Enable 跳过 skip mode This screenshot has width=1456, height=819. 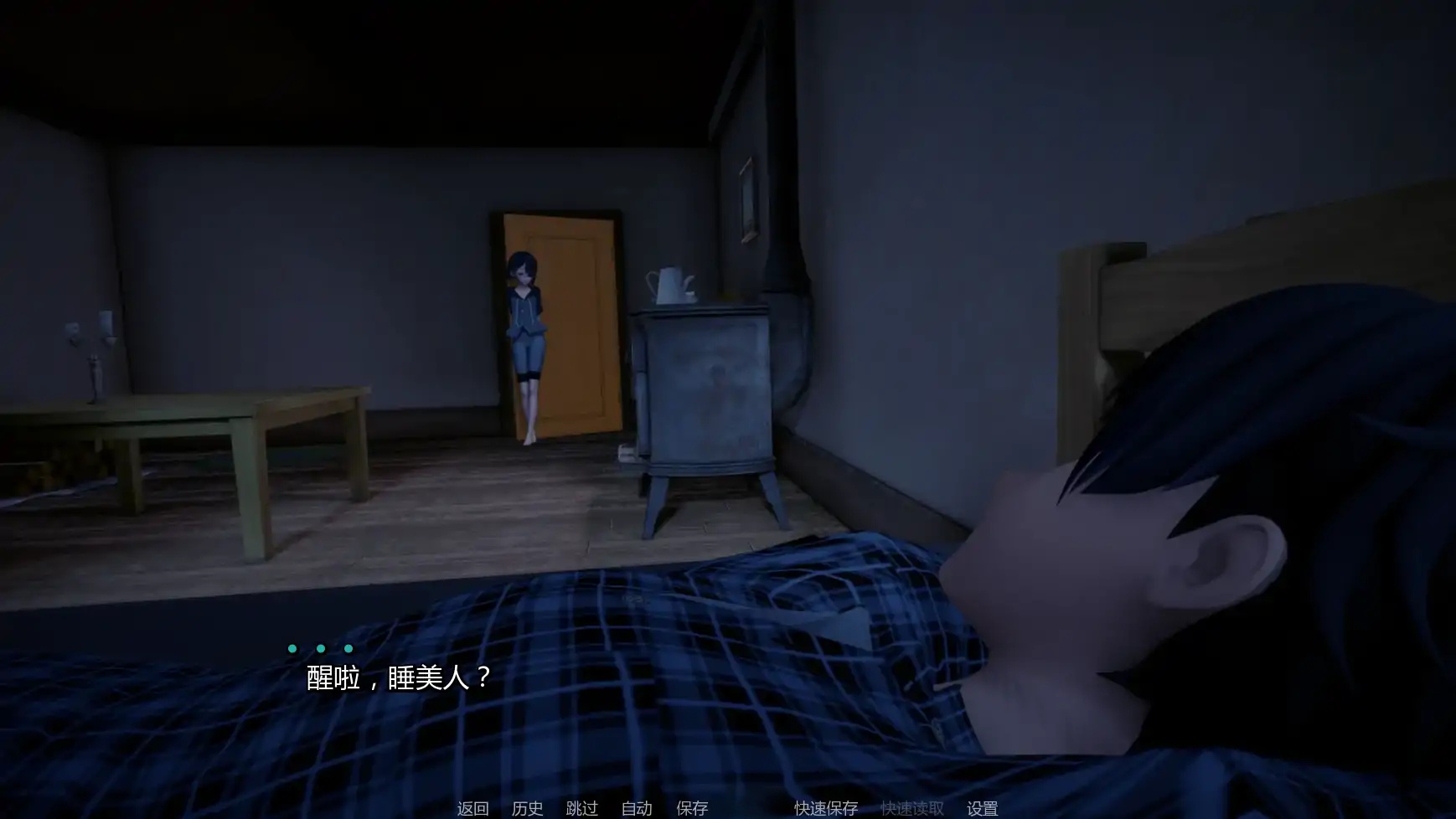581,809
